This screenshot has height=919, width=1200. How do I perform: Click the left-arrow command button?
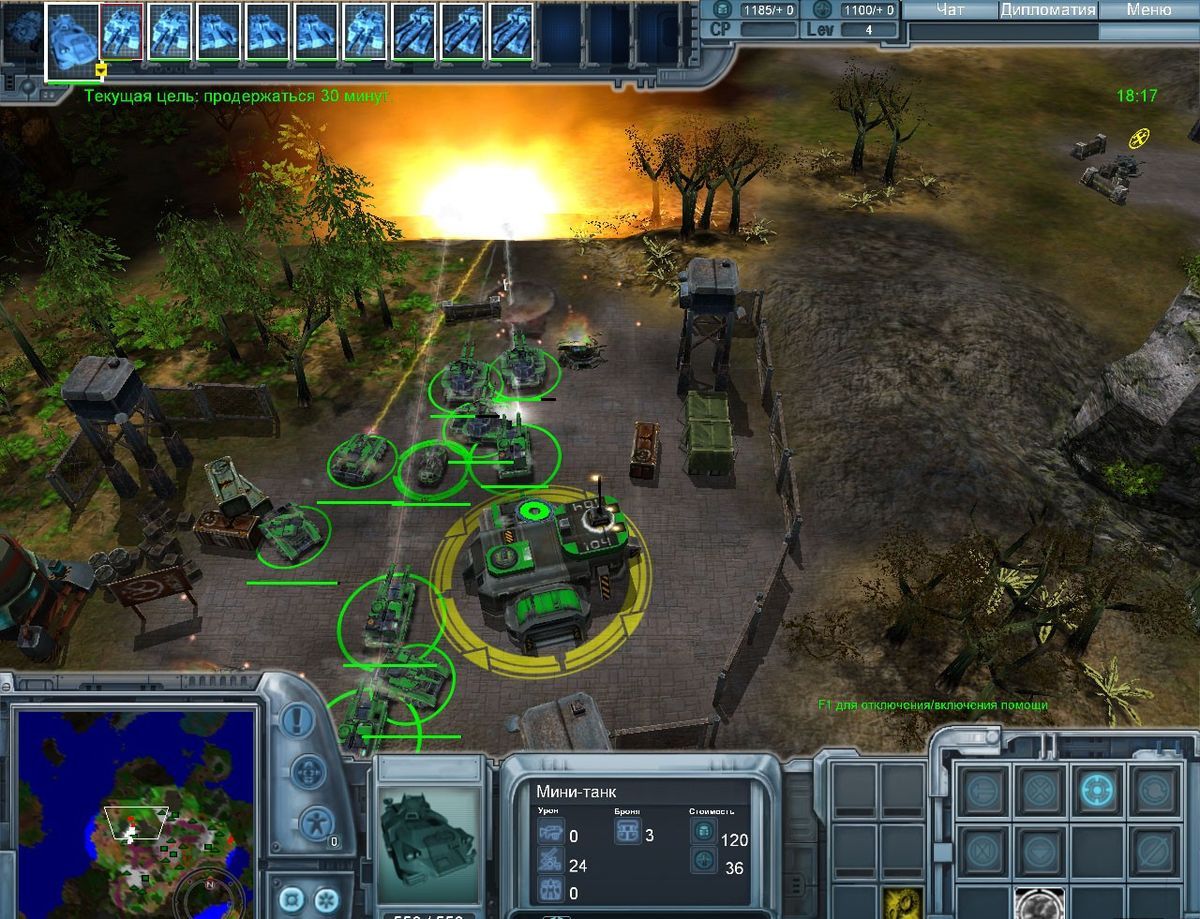pyautogui.click(x=983, y=791)
